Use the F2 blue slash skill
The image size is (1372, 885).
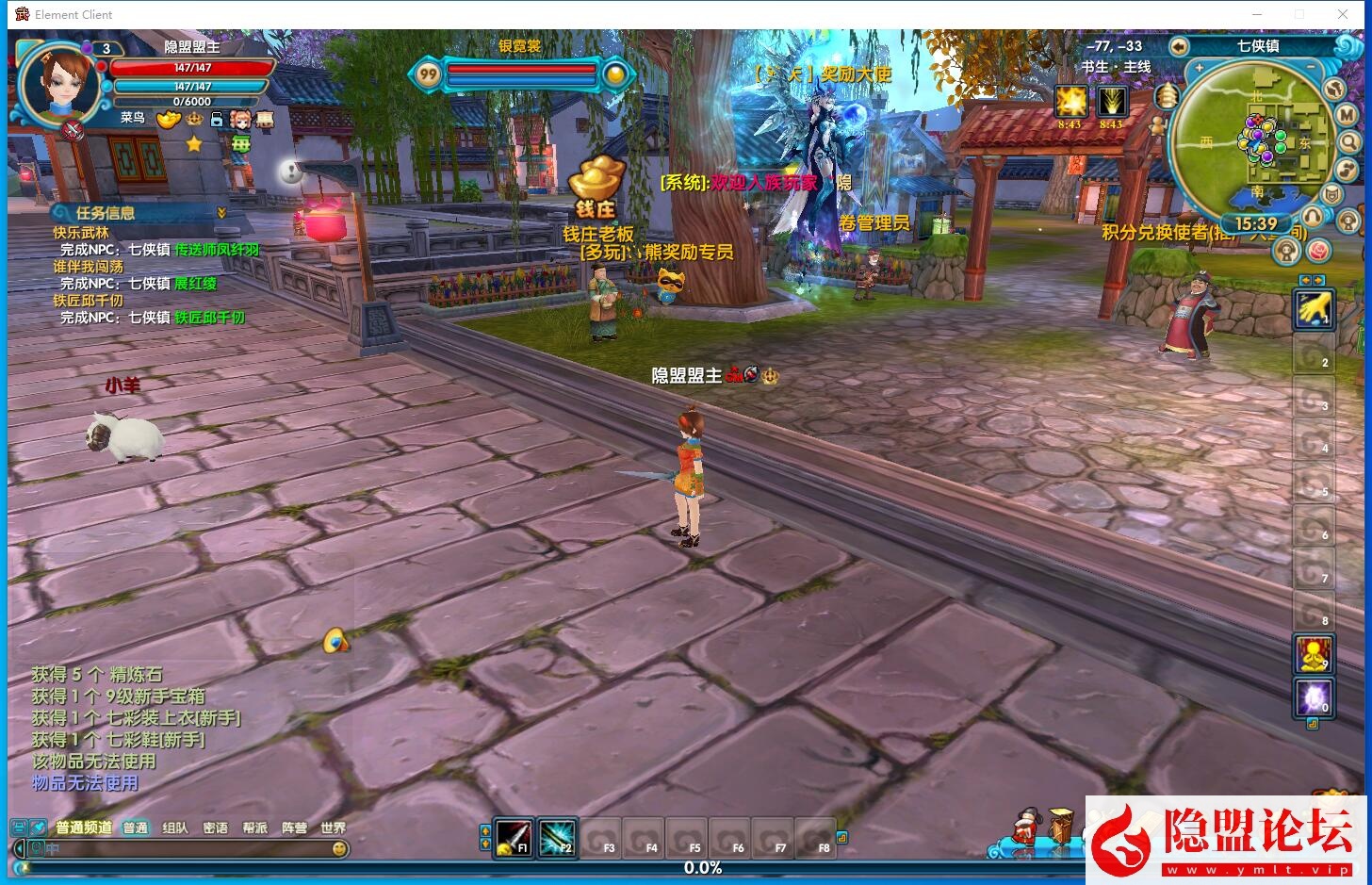click(x=557, y=837)
